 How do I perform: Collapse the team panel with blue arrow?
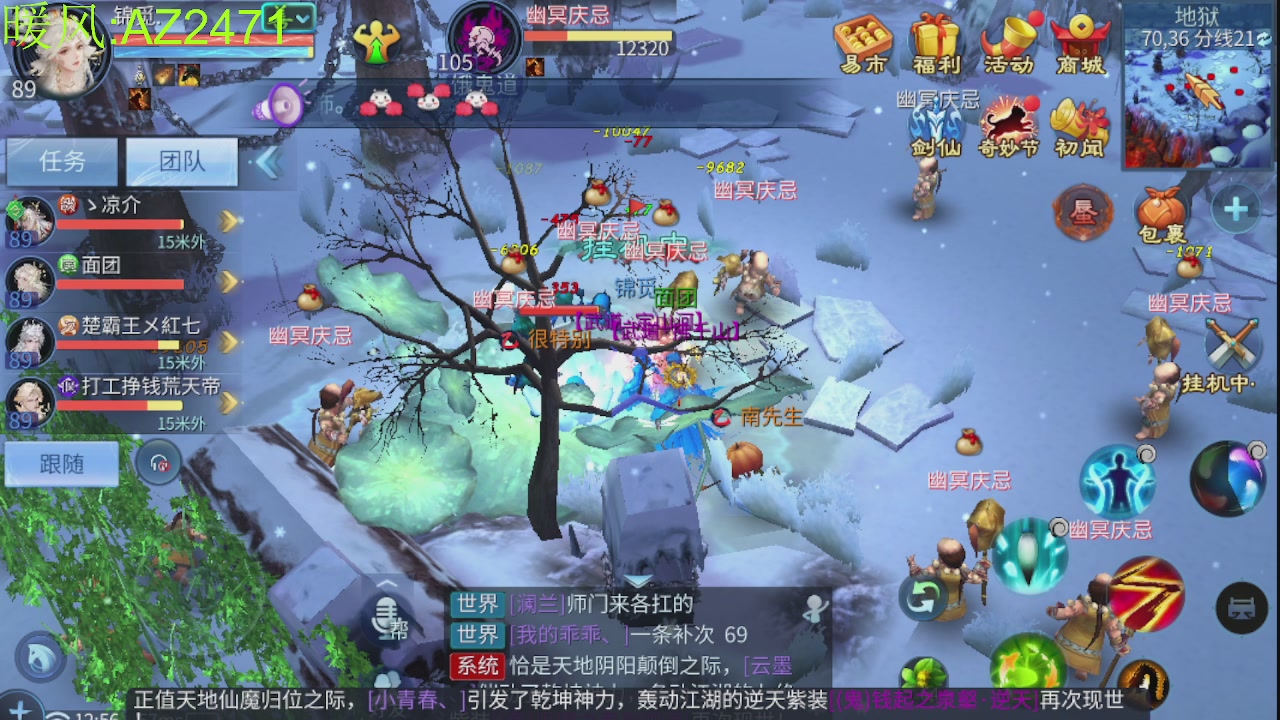tap(268, 160)
